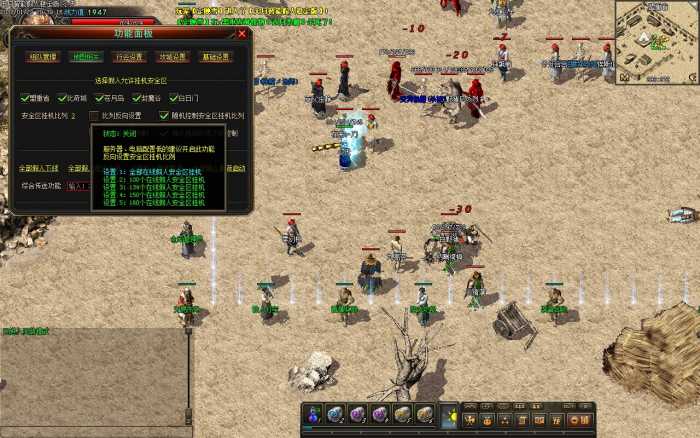This screenshot has width=700, height=438.
Task: Open the 基础设置 tab
Action: [215, 57]
